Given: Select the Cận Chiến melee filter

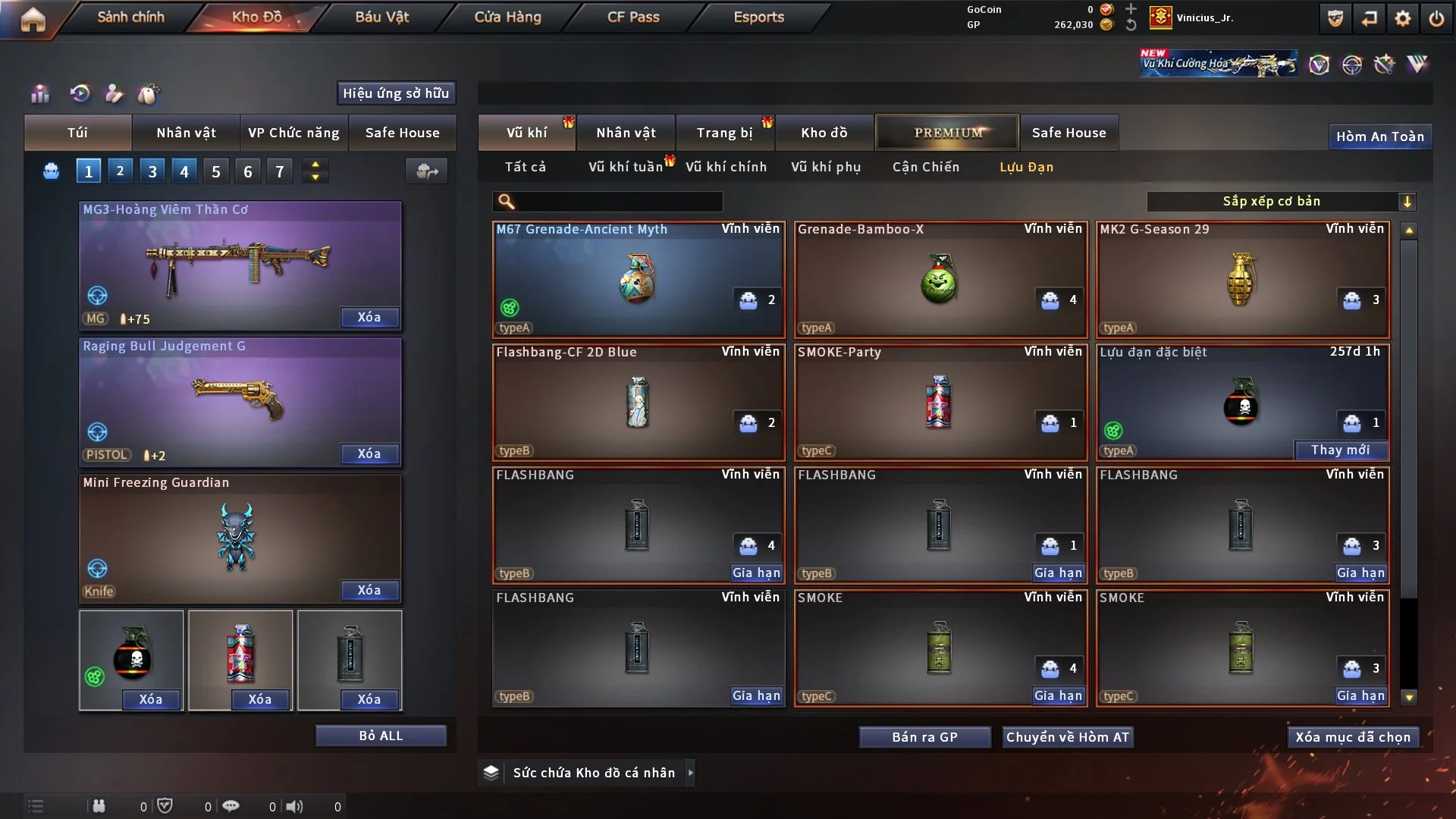Looking at the screenshot, I should [925, 167].
